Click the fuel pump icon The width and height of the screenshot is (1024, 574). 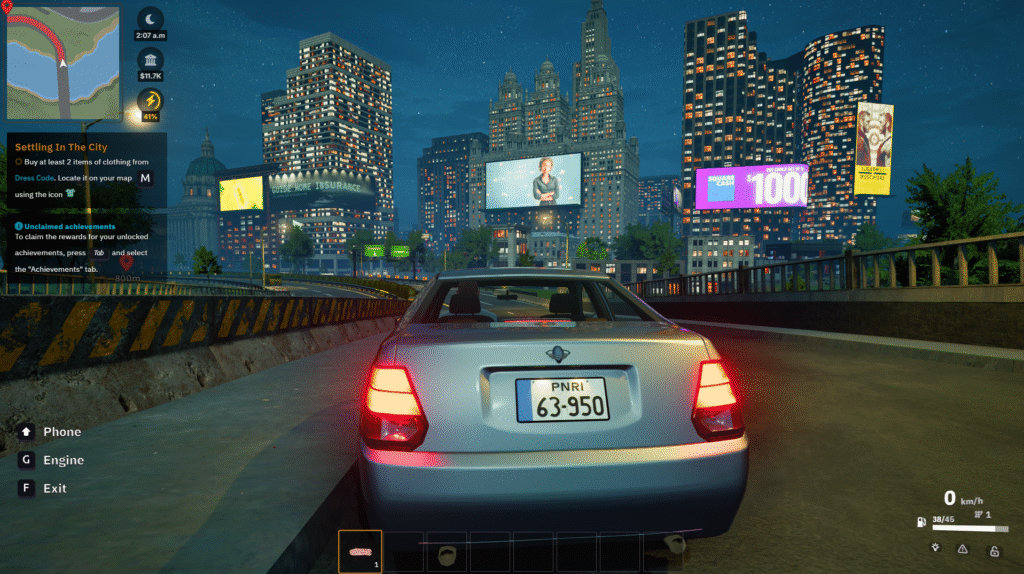coord(921,521)
